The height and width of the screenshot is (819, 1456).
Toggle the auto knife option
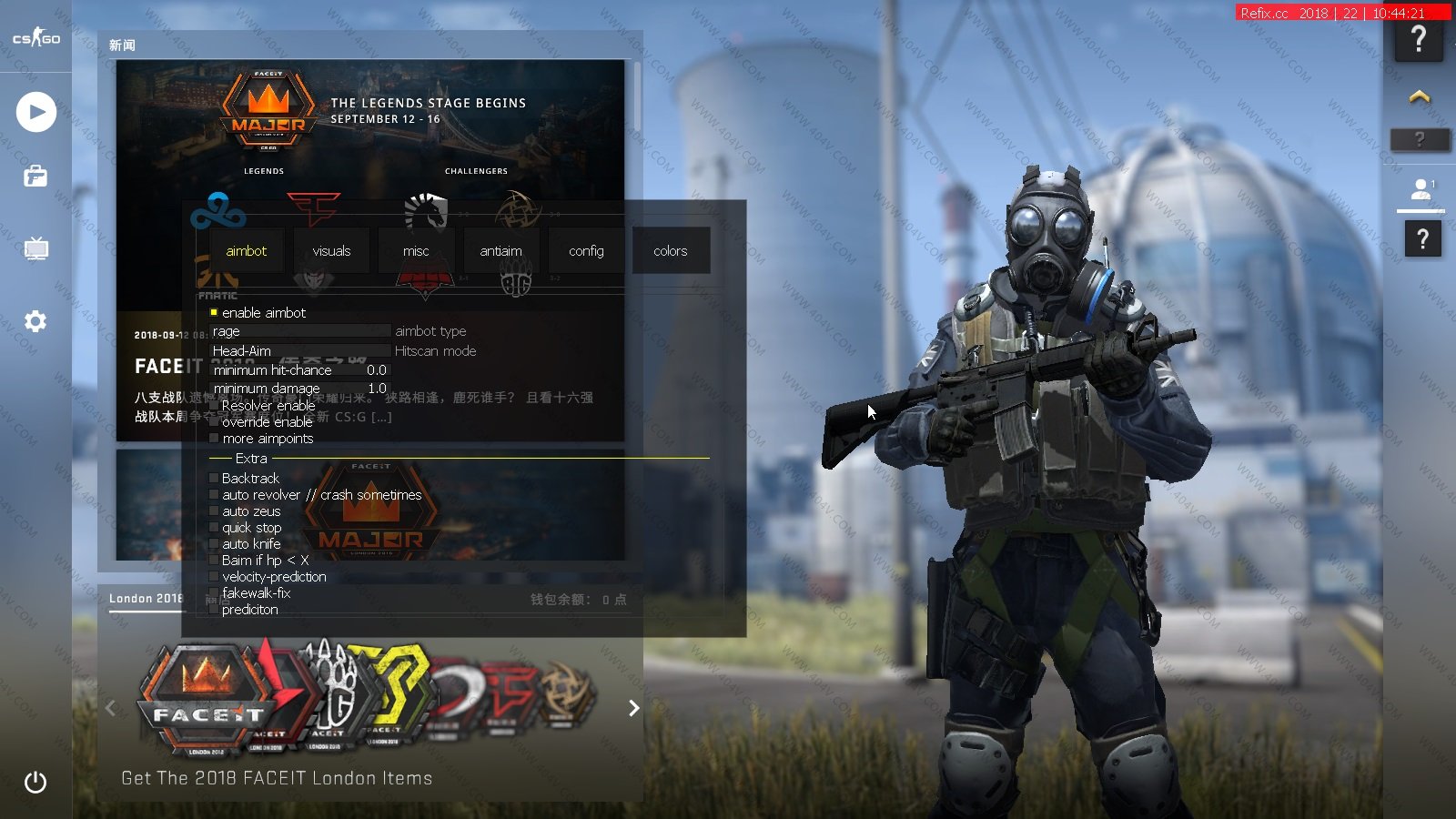pyautogui.click(x=214, y=544)
